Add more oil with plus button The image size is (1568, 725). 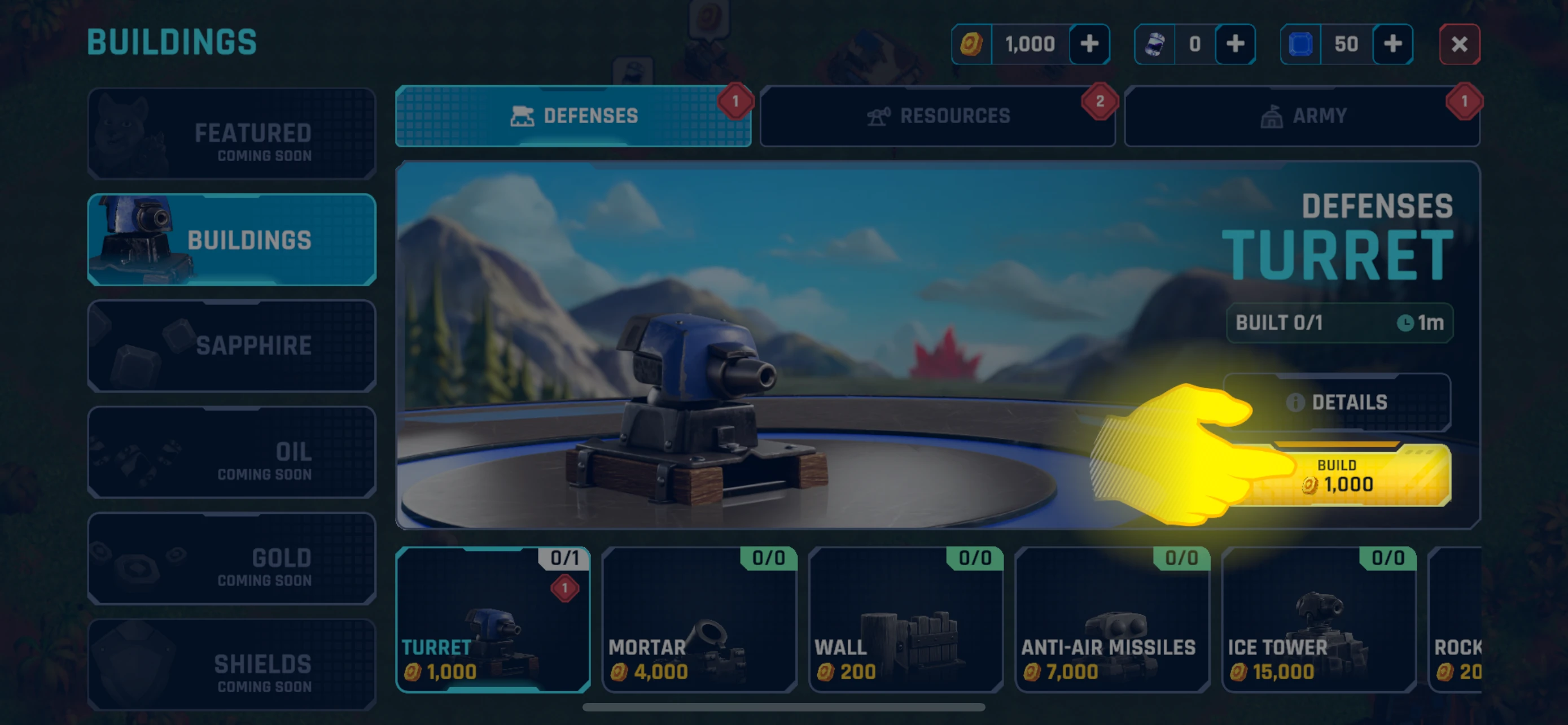(1234, 44)
